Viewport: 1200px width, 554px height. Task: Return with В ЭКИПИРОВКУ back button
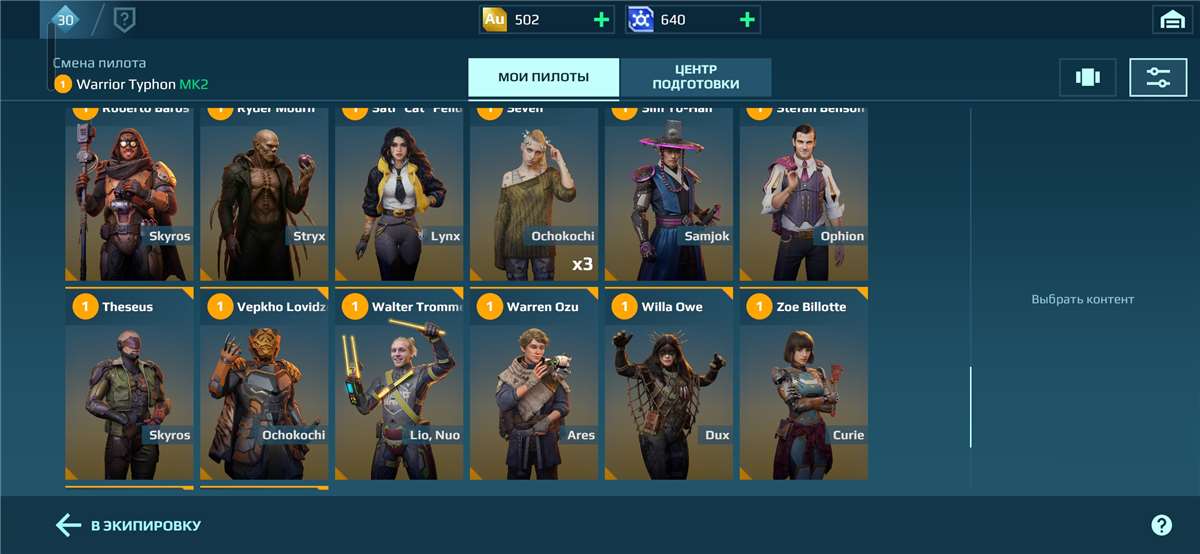pyautogui.click(x=129, y=525)
